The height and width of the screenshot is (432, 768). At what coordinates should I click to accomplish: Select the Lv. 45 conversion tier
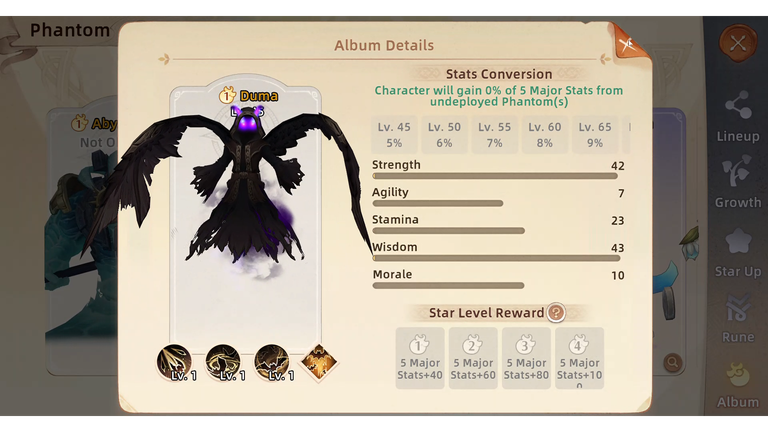coord(394,135)
